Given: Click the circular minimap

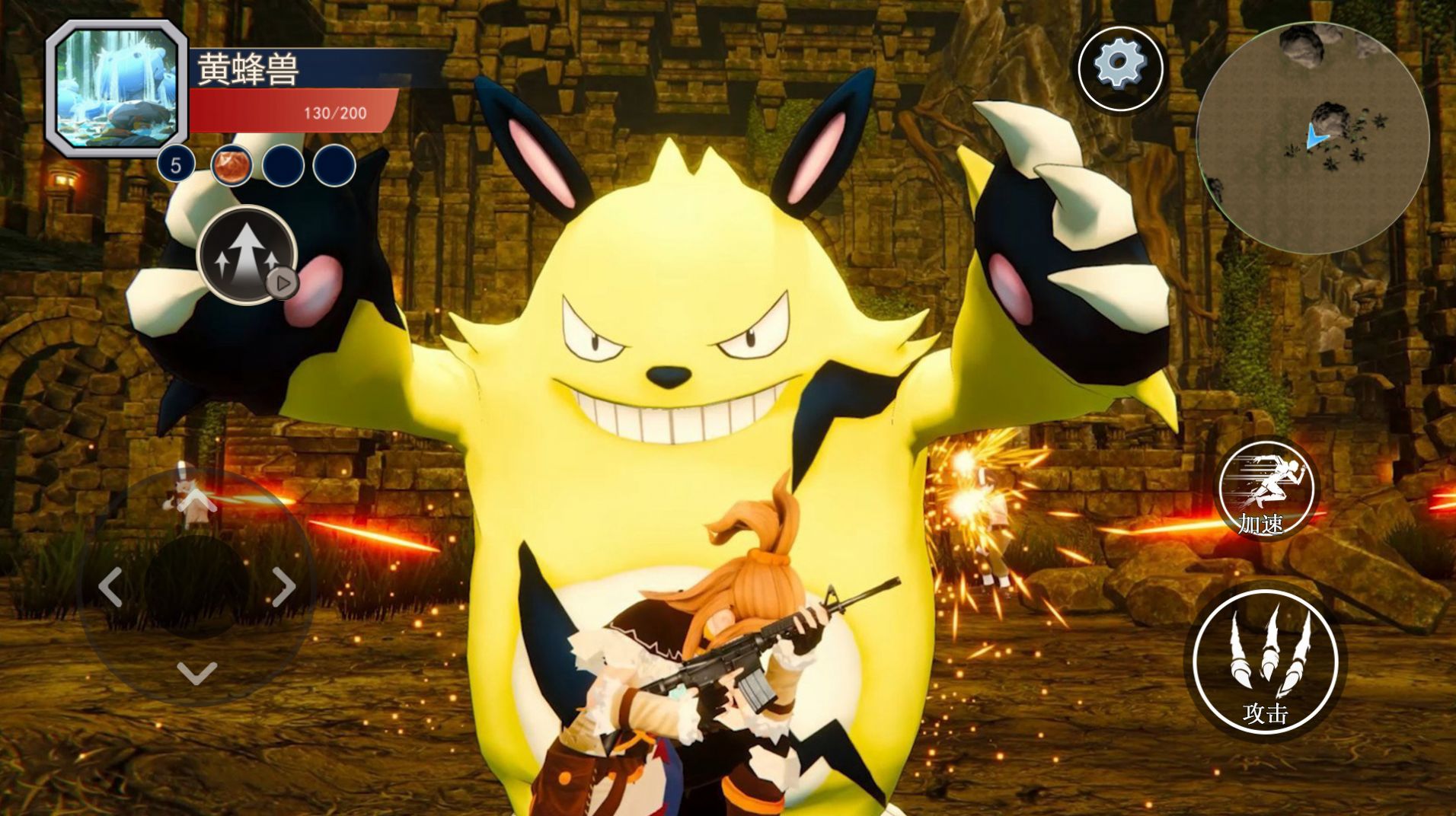Looking at the screenshot, I should [x=1312, y=137].
